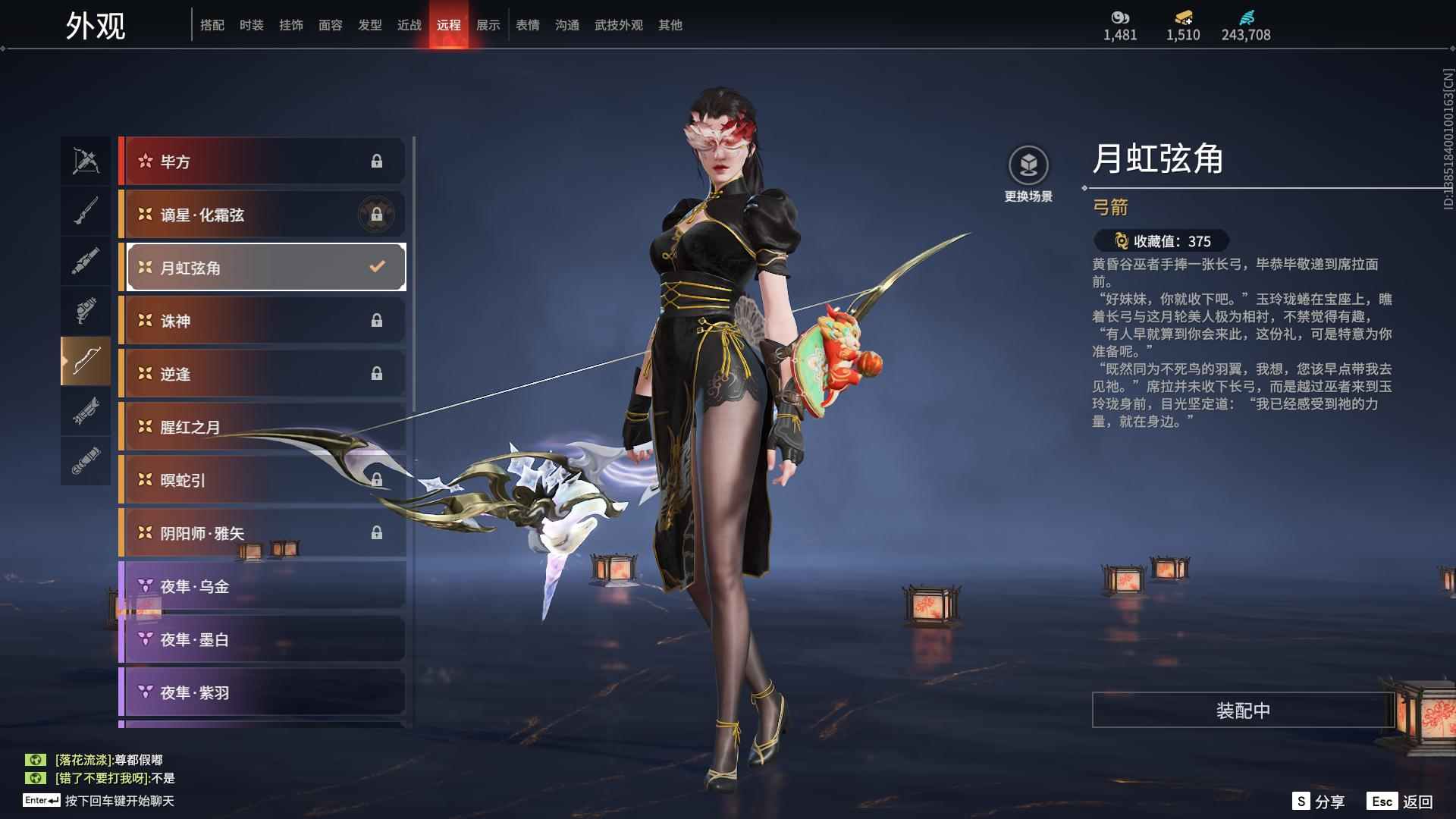Open the 表情 tab
The height and width of the screenshot is (819, 1456).
[x=526, y=24]
